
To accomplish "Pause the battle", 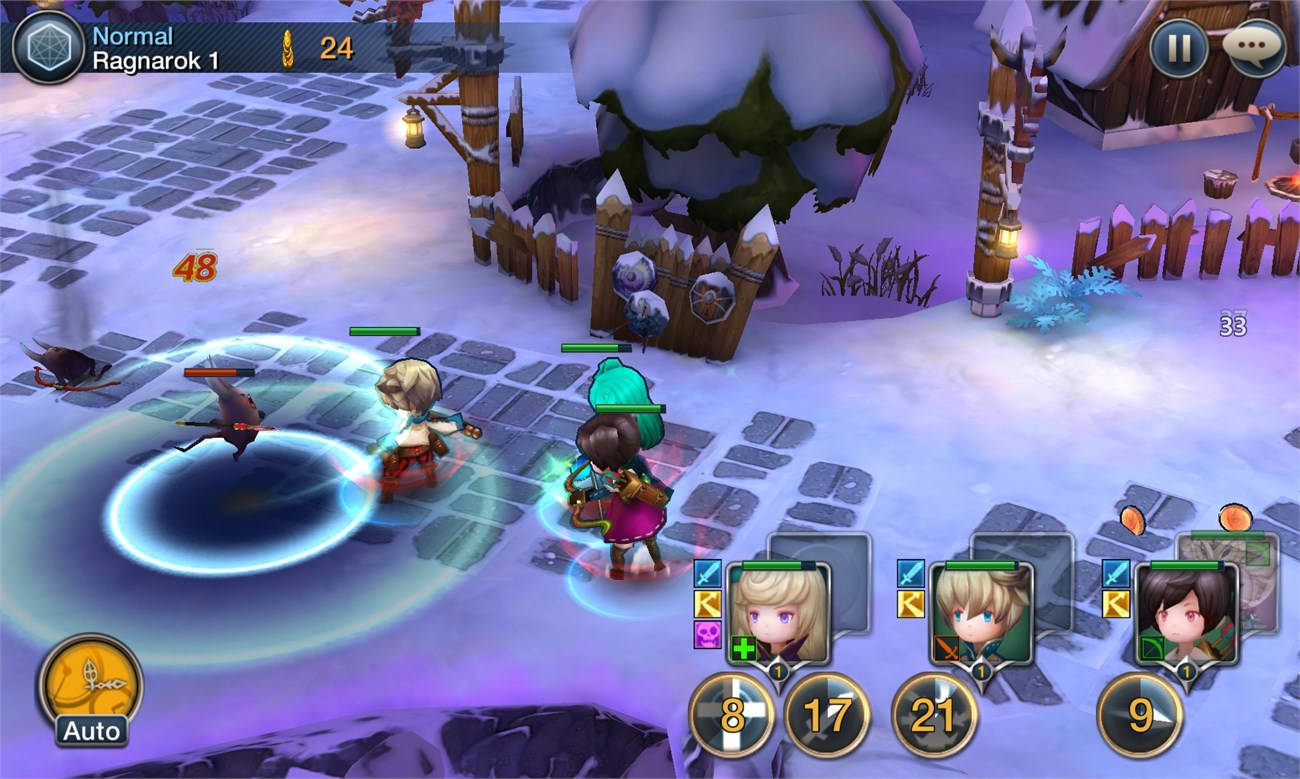I will [x=1178, y=47].
